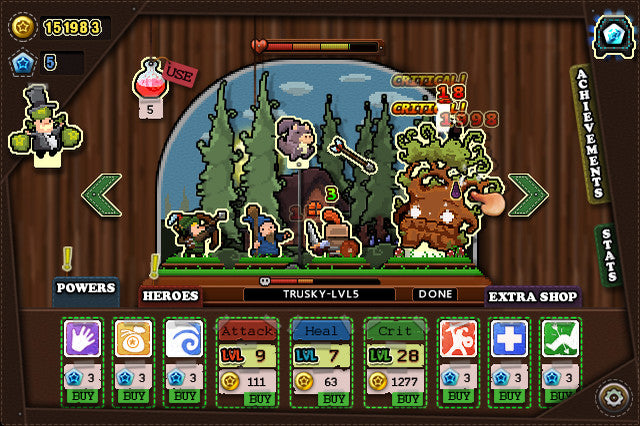640x426 pixels.
Task: Buy the orange spiral power
Action: pyautogui.click(x=133, y=397)
